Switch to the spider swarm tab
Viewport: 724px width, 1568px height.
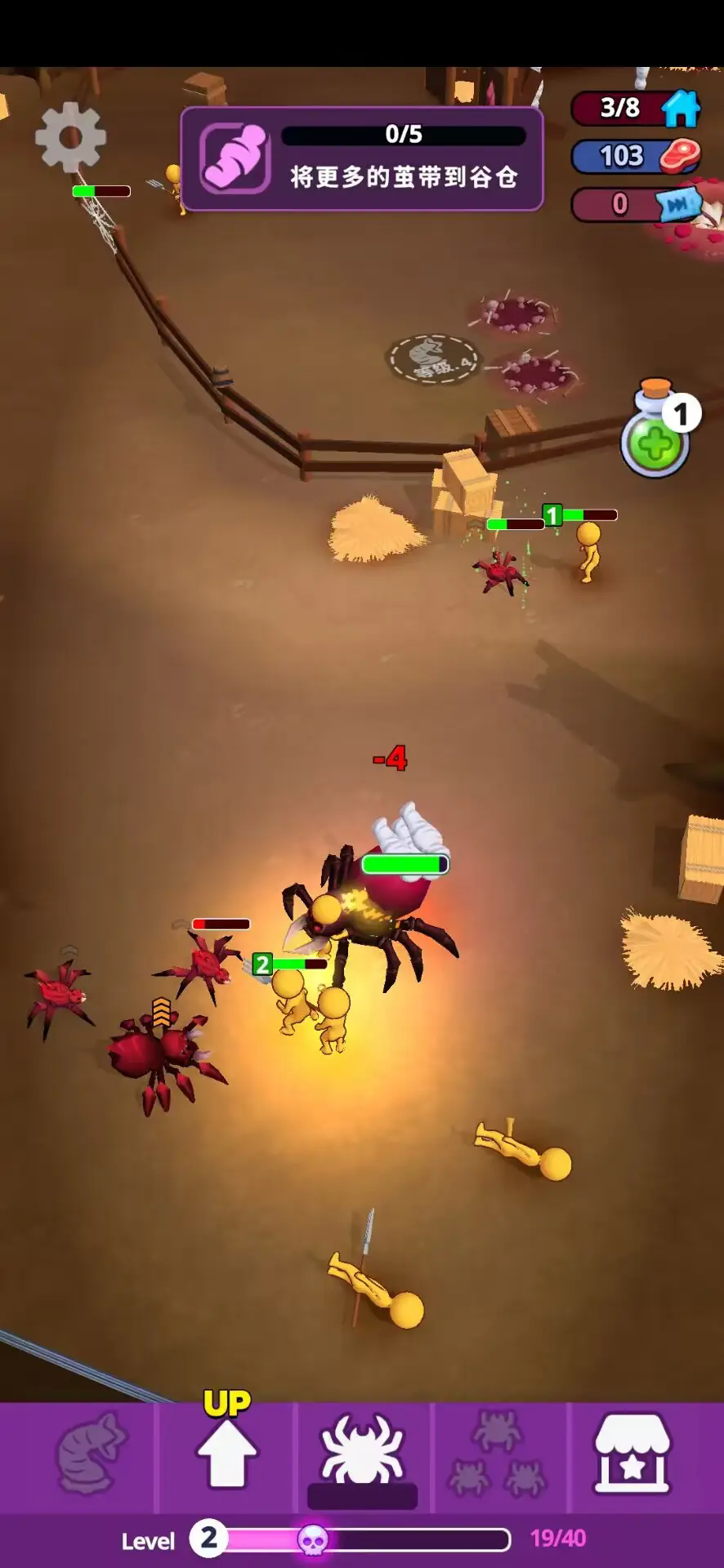point(497,1454)
